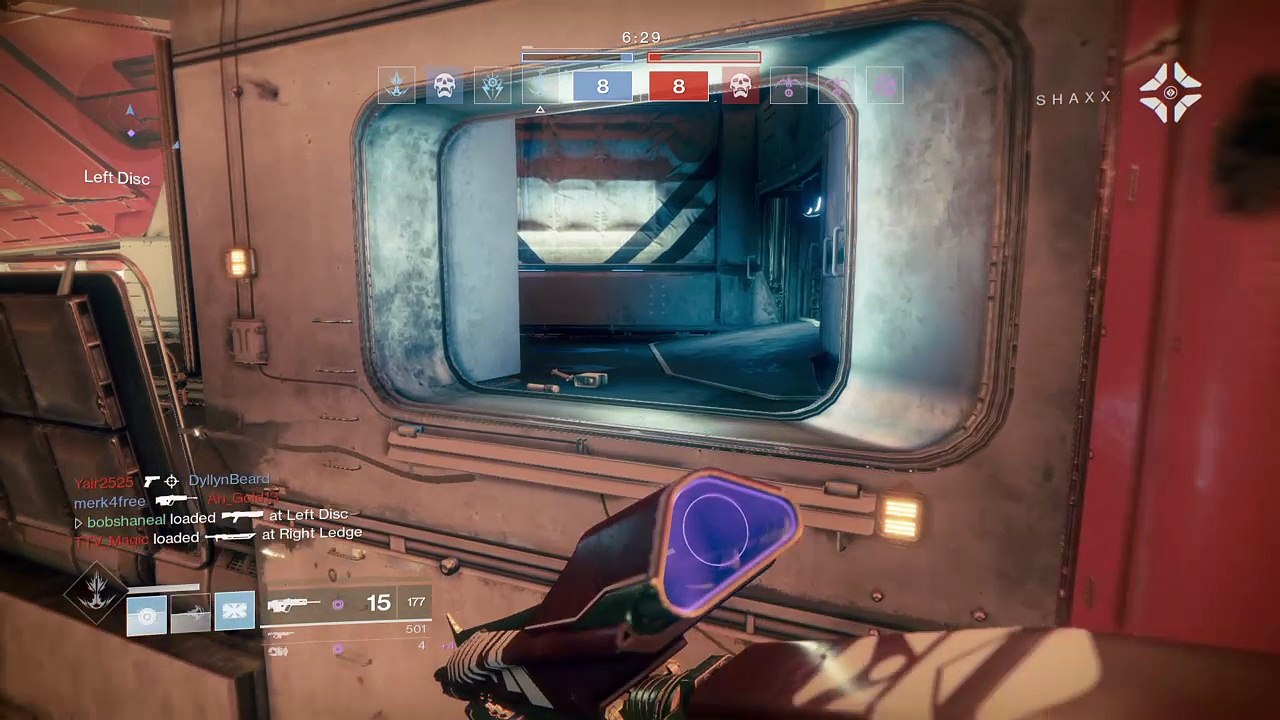Click the blue team skull status icon
The image size is (1280, 720).
[444, 86]
